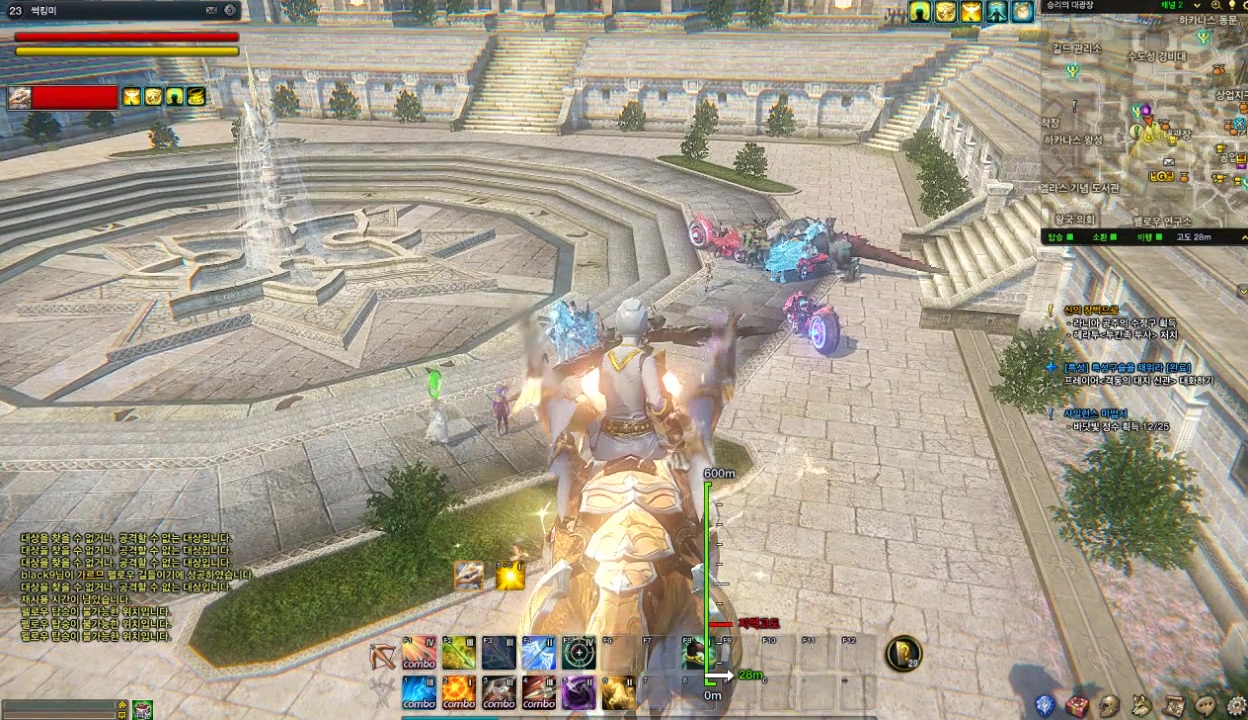This screenshot has height=720, width=1248.
Task: Open the helmet character equipment menu
Action: [1109, 706]
